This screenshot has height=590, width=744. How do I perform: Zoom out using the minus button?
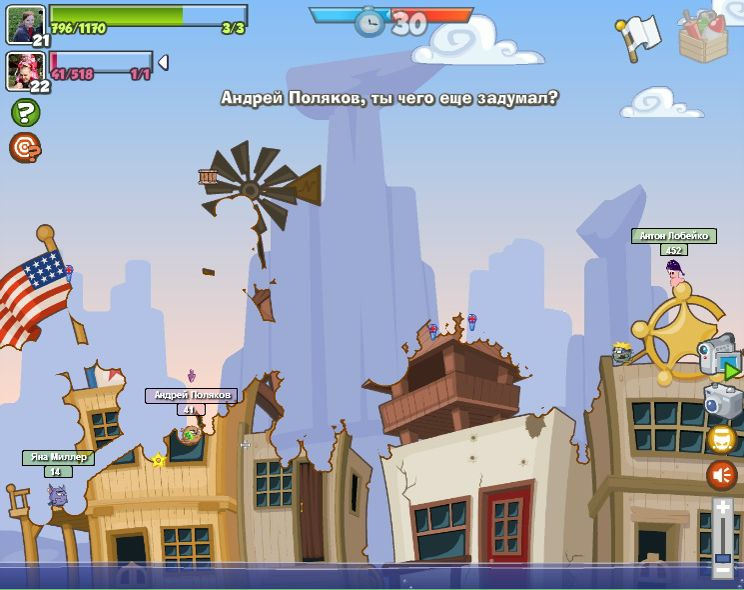tap(723, 570)
